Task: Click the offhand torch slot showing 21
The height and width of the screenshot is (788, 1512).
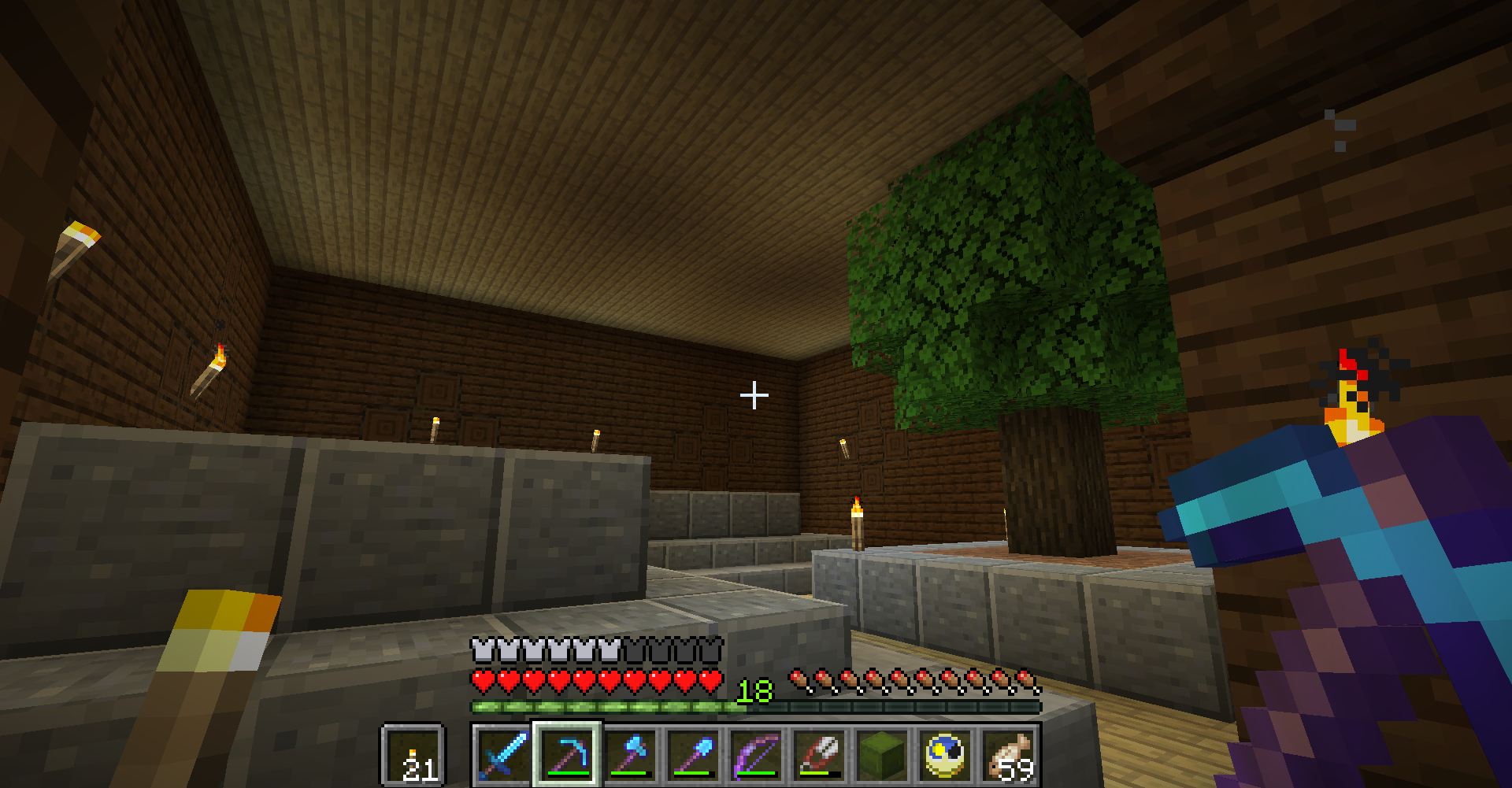Action: (413, 754)
